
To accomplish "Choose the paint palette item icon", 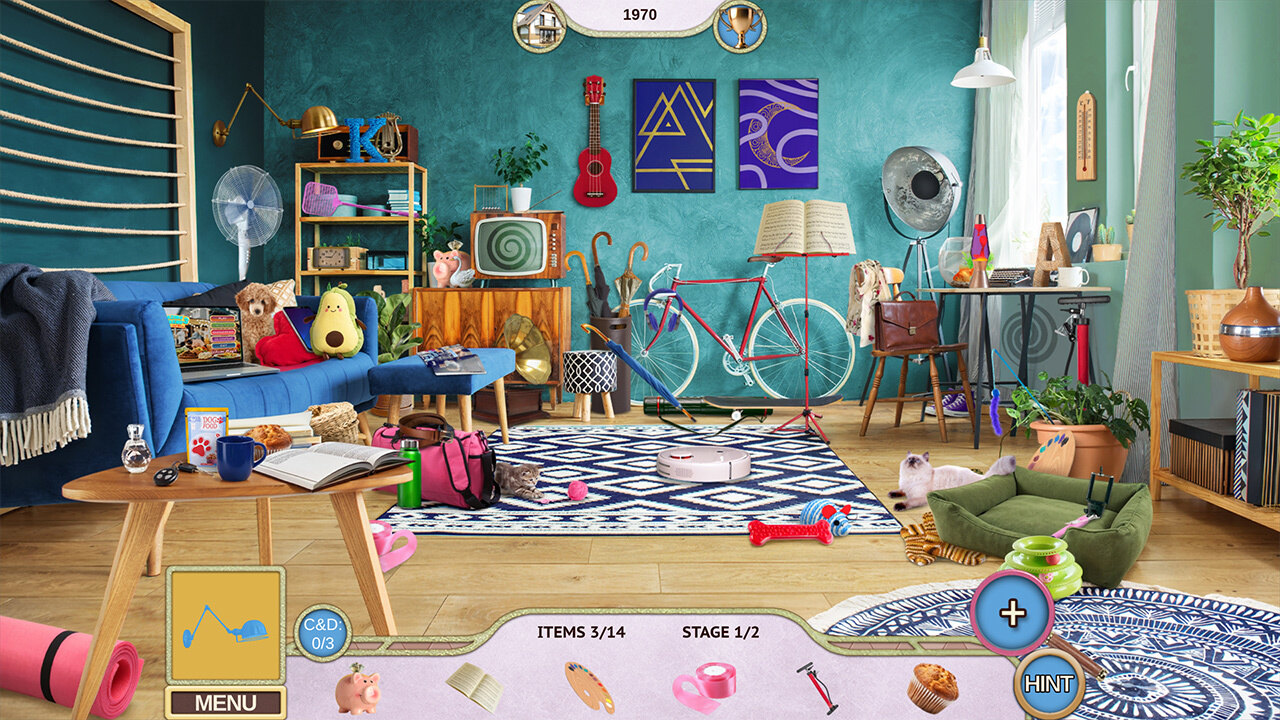I will (590, 687).
